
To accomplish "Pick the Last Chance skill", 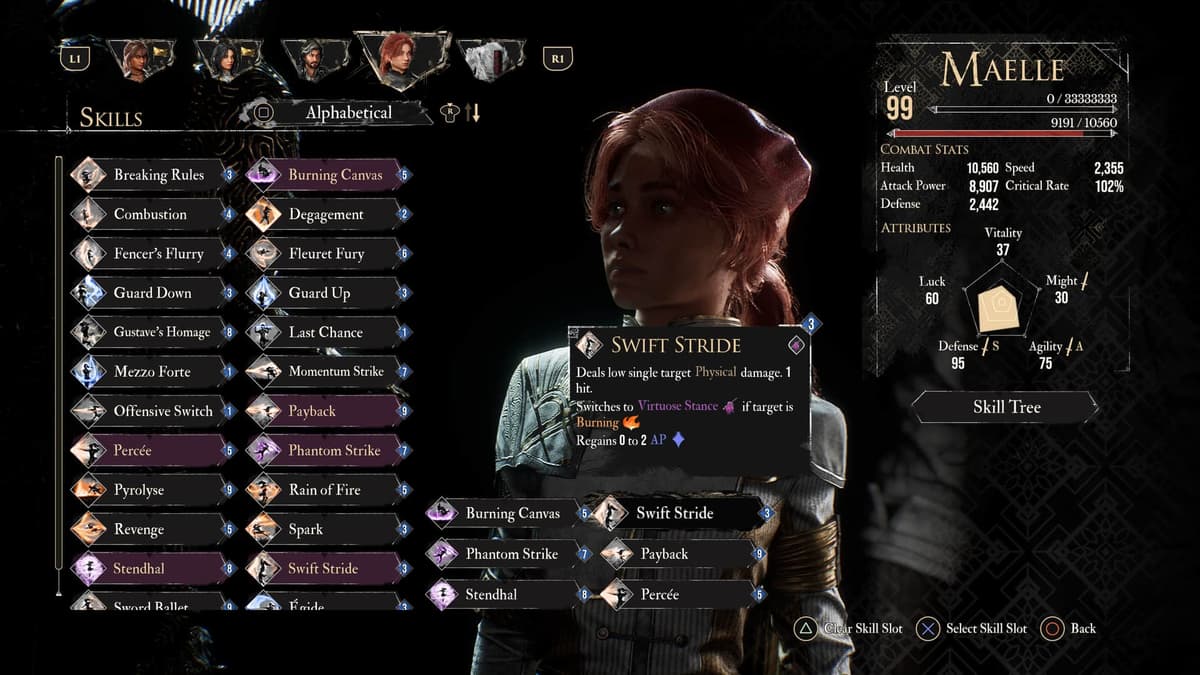I will pos(325,332).
